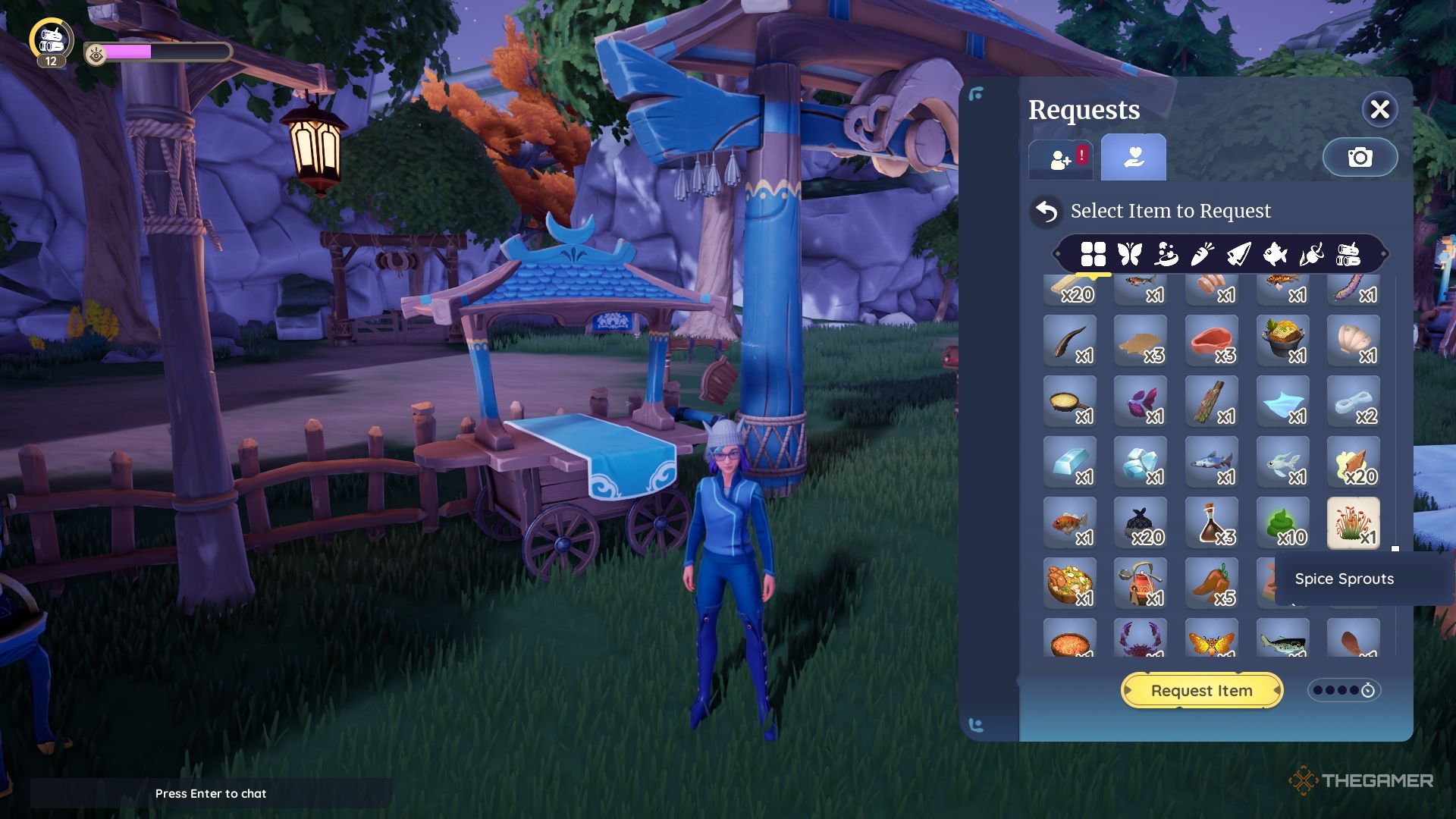Filter by carrot crops category

(x=1202, y=254)
